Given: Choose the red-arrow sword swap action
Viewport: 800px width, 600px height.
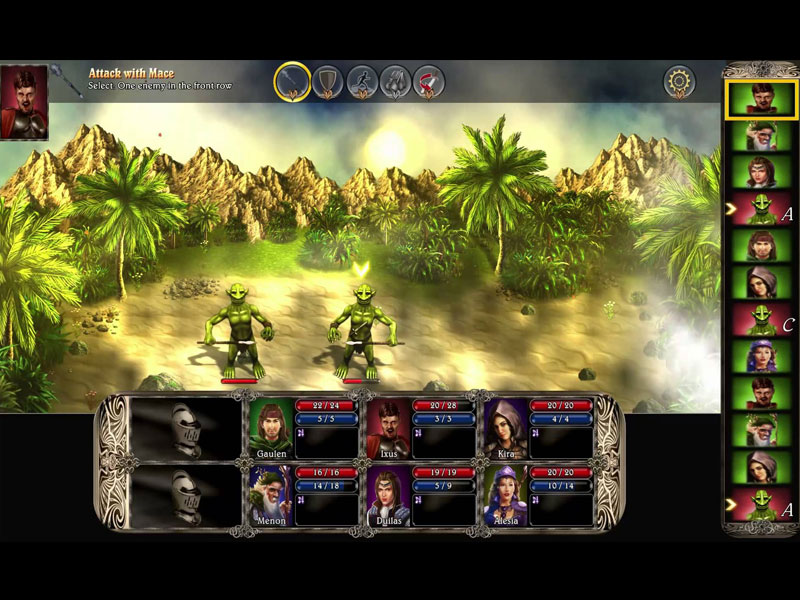Looking at the screenshot, I should point(429,81).
